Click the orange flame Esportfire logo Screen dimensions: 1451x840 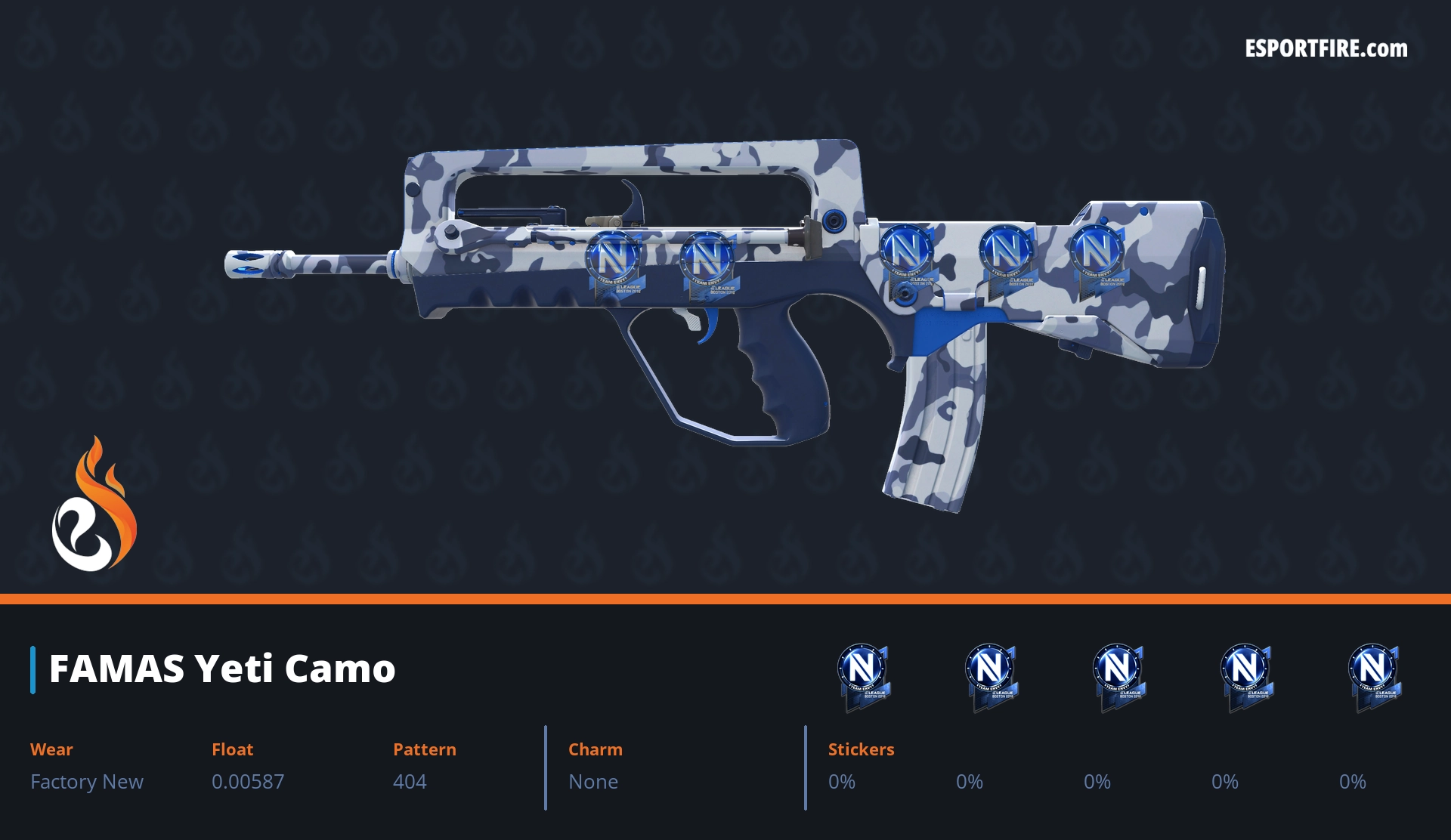point(94,506)
